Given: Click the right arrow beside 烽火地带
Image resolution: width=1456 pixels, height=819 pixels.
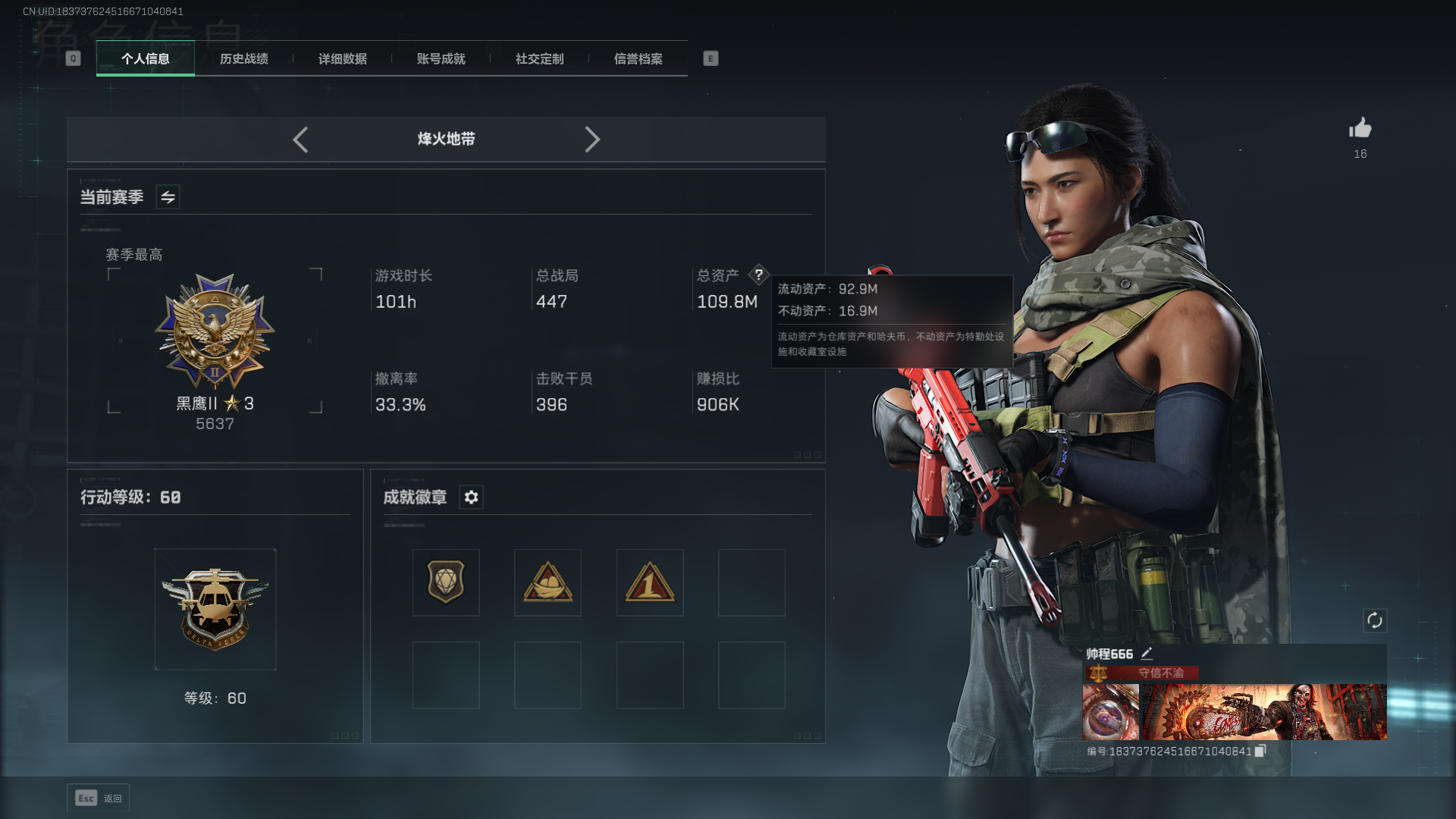Looking at the screenshot, I should 592,140.
